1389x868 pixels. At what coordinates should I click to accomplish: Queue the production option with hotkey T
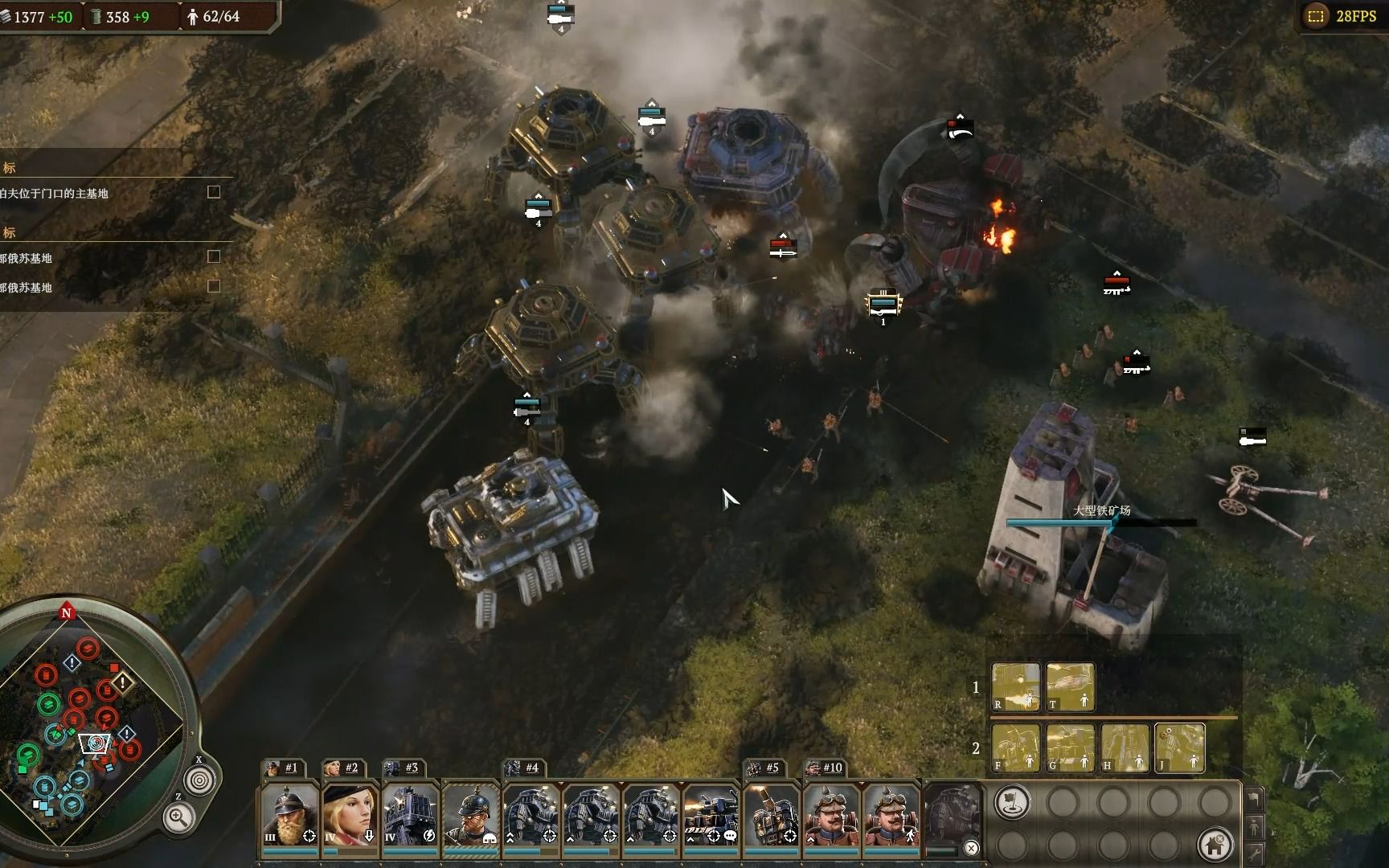click(1070, 687)
